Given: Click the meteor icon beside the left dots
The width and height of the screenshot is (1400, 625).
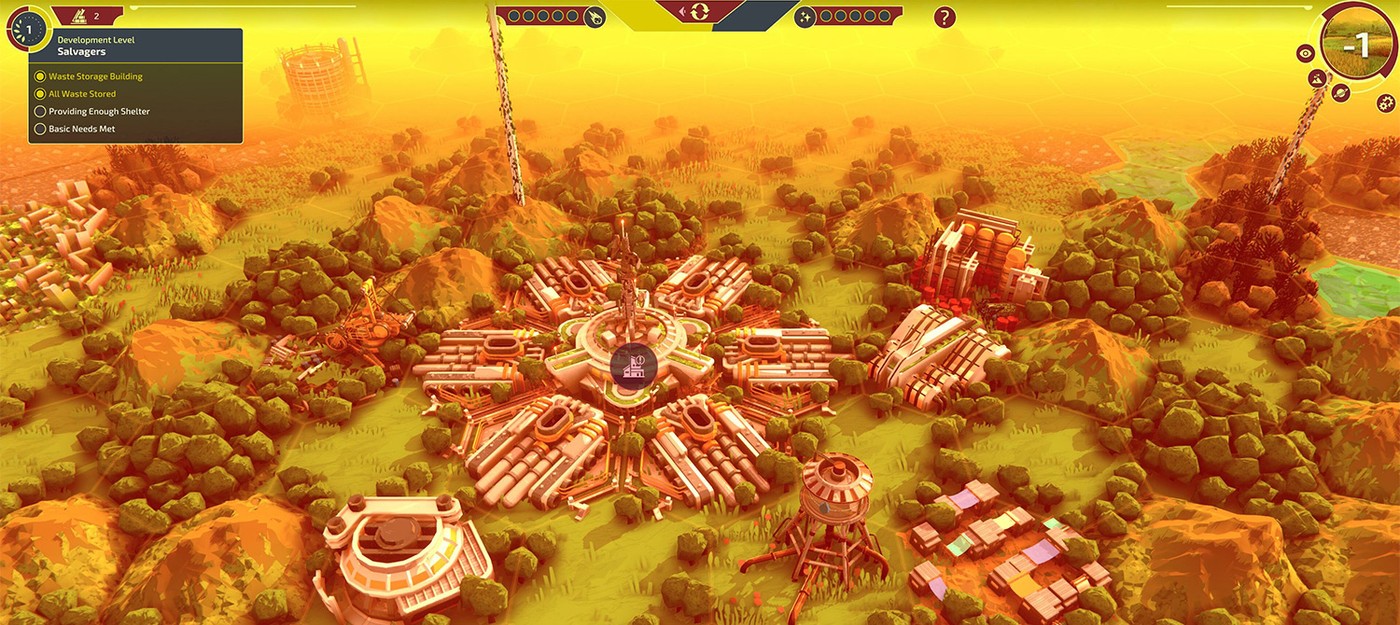Looking at the screenshot, I should coord(594,17).
